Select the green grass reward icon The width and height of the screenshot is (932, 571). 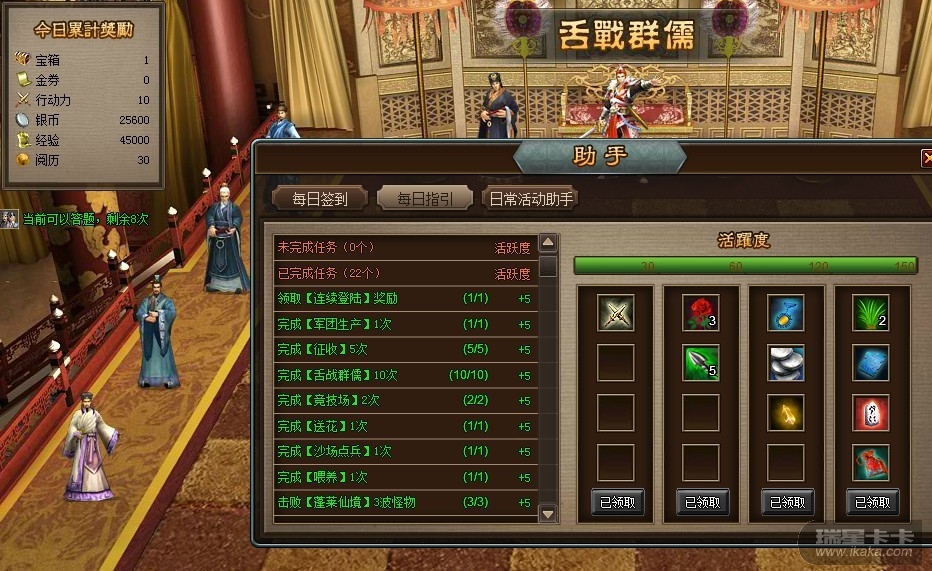pos(871,314)
